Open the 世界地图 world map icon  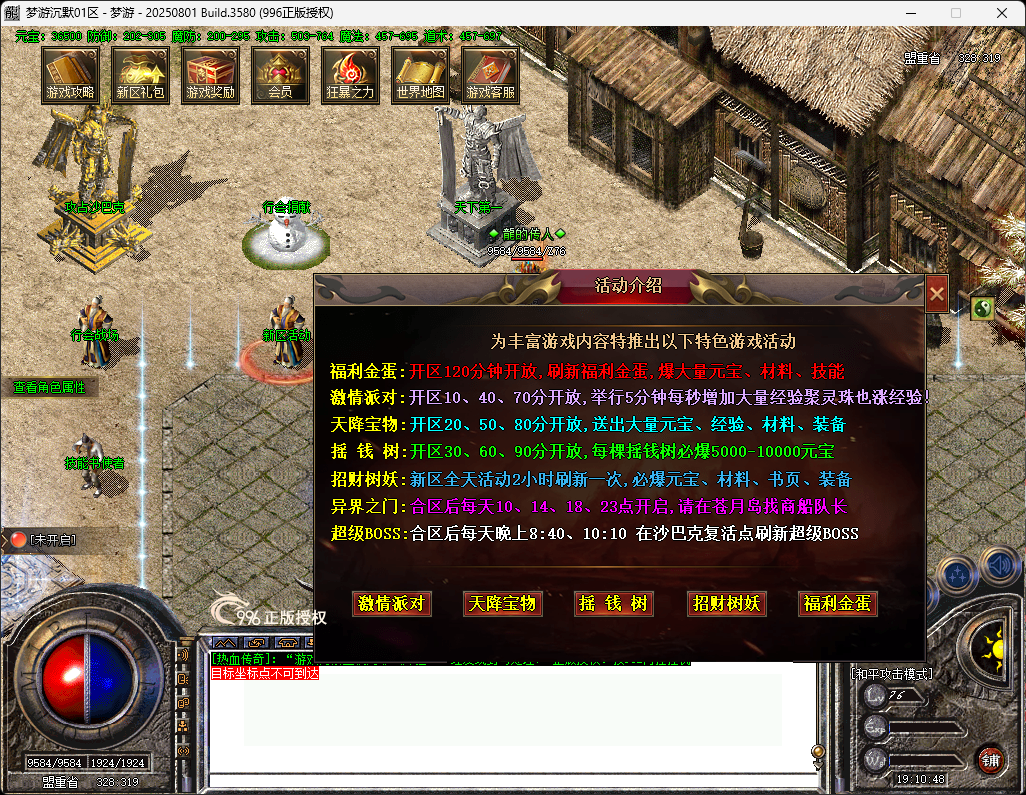420,74
